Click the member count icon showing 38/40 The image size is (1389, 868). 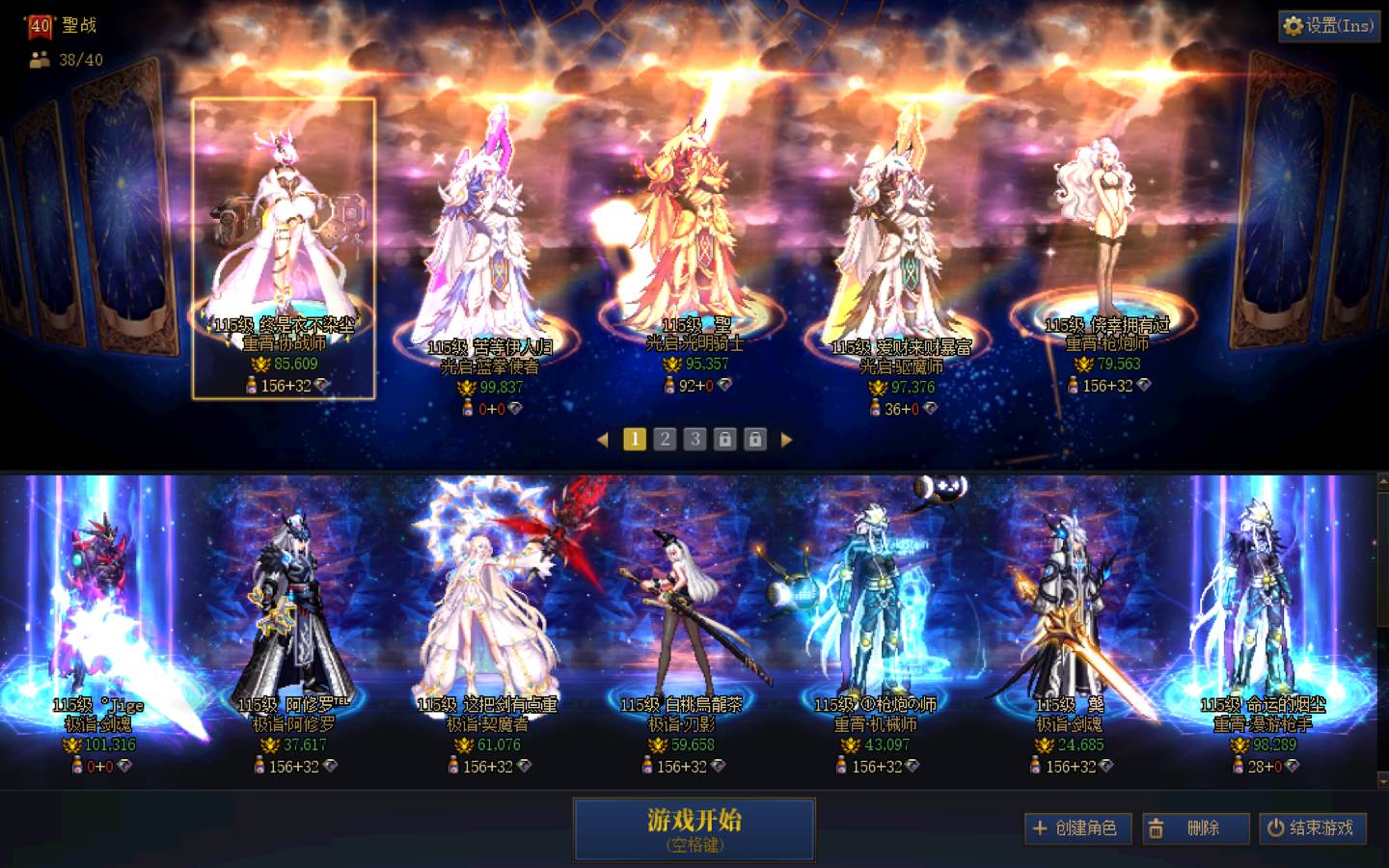[x=39, y=60]
